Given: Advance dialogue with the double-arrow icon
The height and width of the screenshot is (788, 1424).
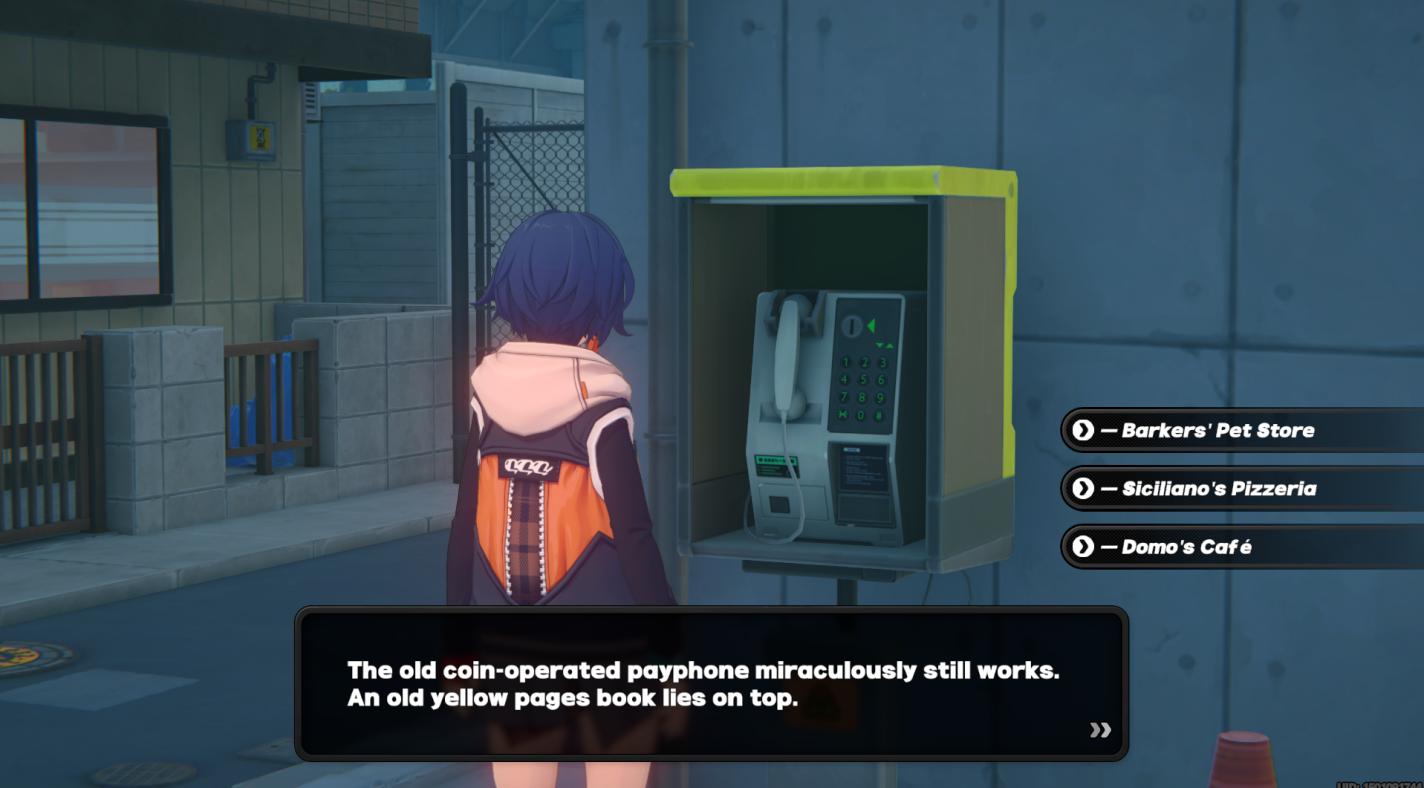Looking at the screenshot, I should pyautogui.click(x=1100, y=730).
